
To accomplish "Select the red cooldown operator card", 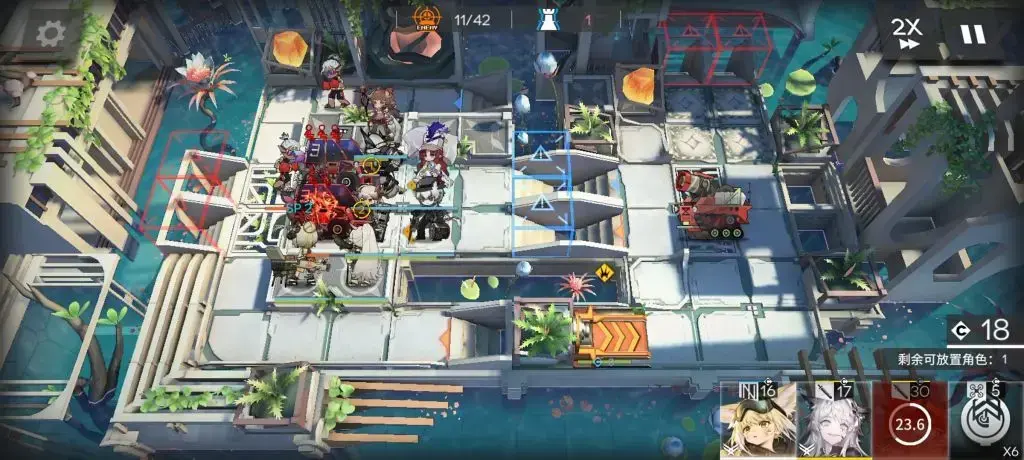I will click(x=909, y=420).
